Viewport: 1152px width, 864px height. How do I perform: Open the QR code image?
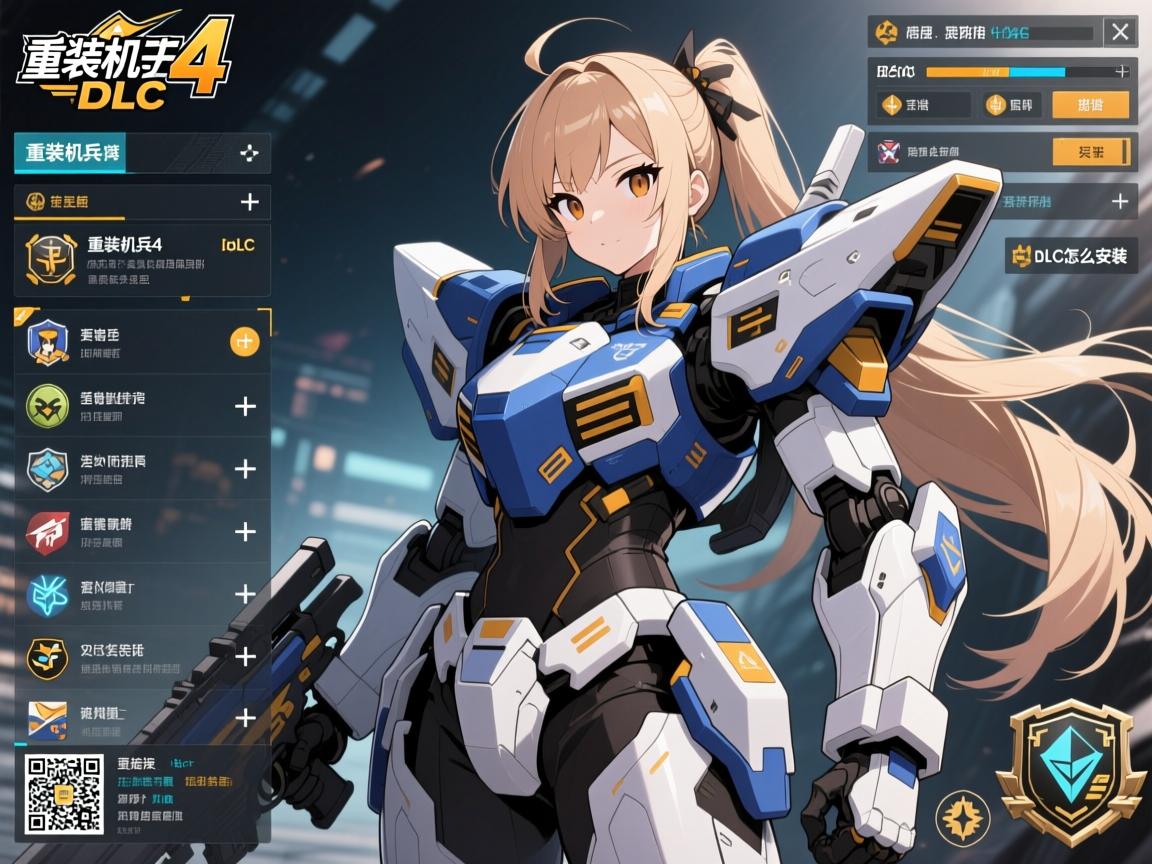click(62, 795)
